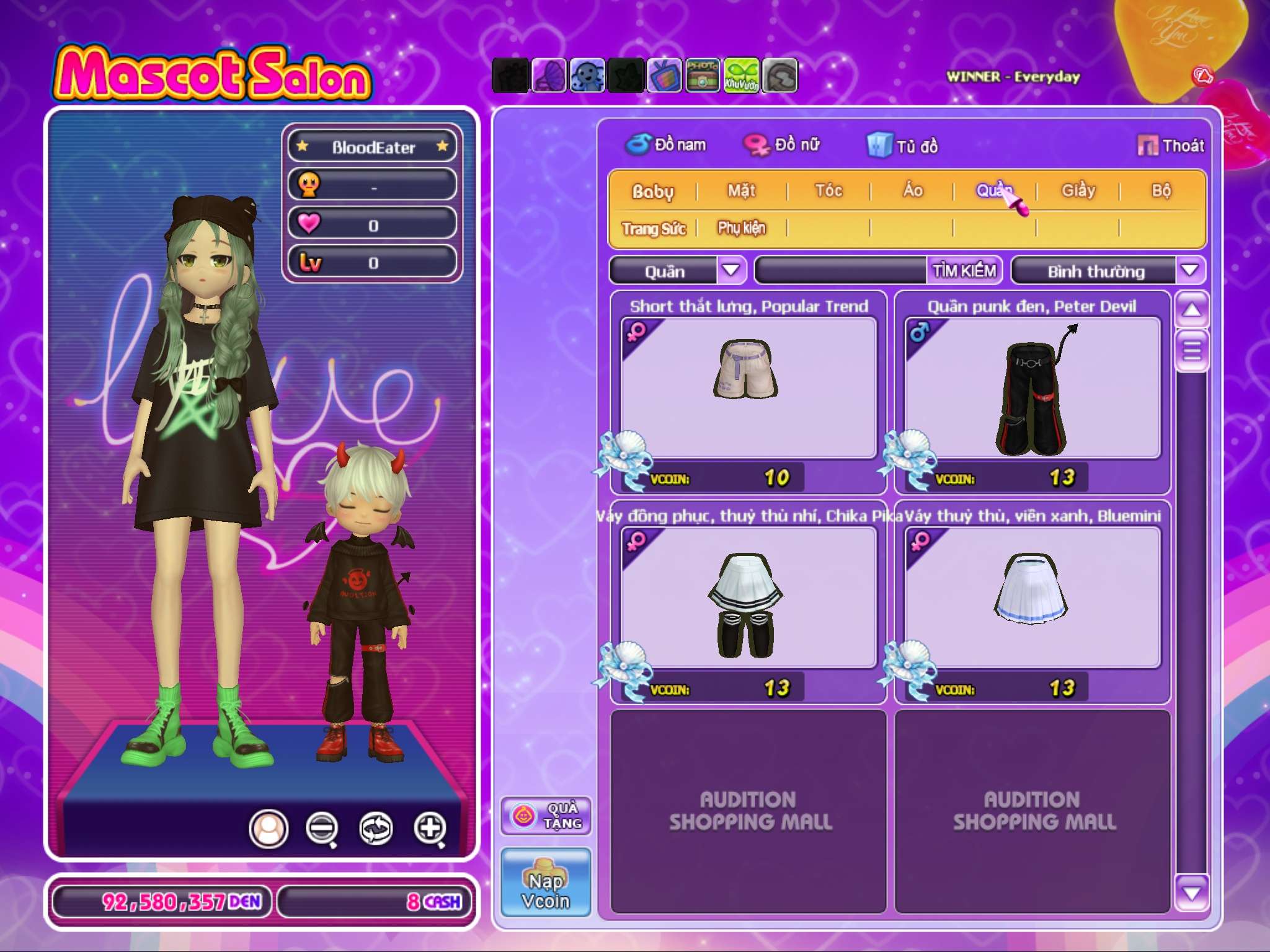1270x952 pixels.
Task: Expand the Bình thường sort dropdown
Action: [1189, 270]
